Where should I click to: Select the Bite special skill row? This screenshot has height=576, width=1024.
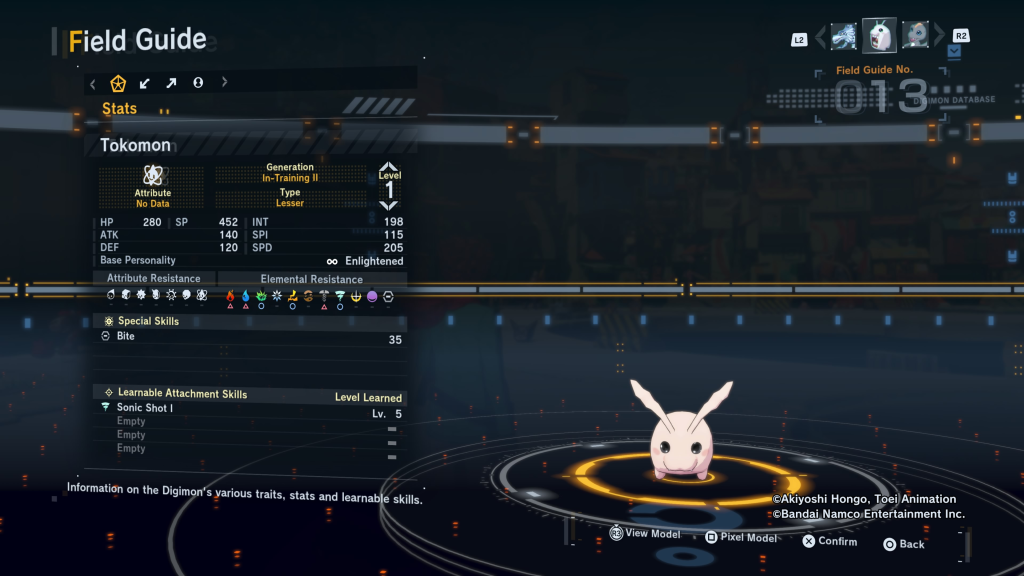250,337
